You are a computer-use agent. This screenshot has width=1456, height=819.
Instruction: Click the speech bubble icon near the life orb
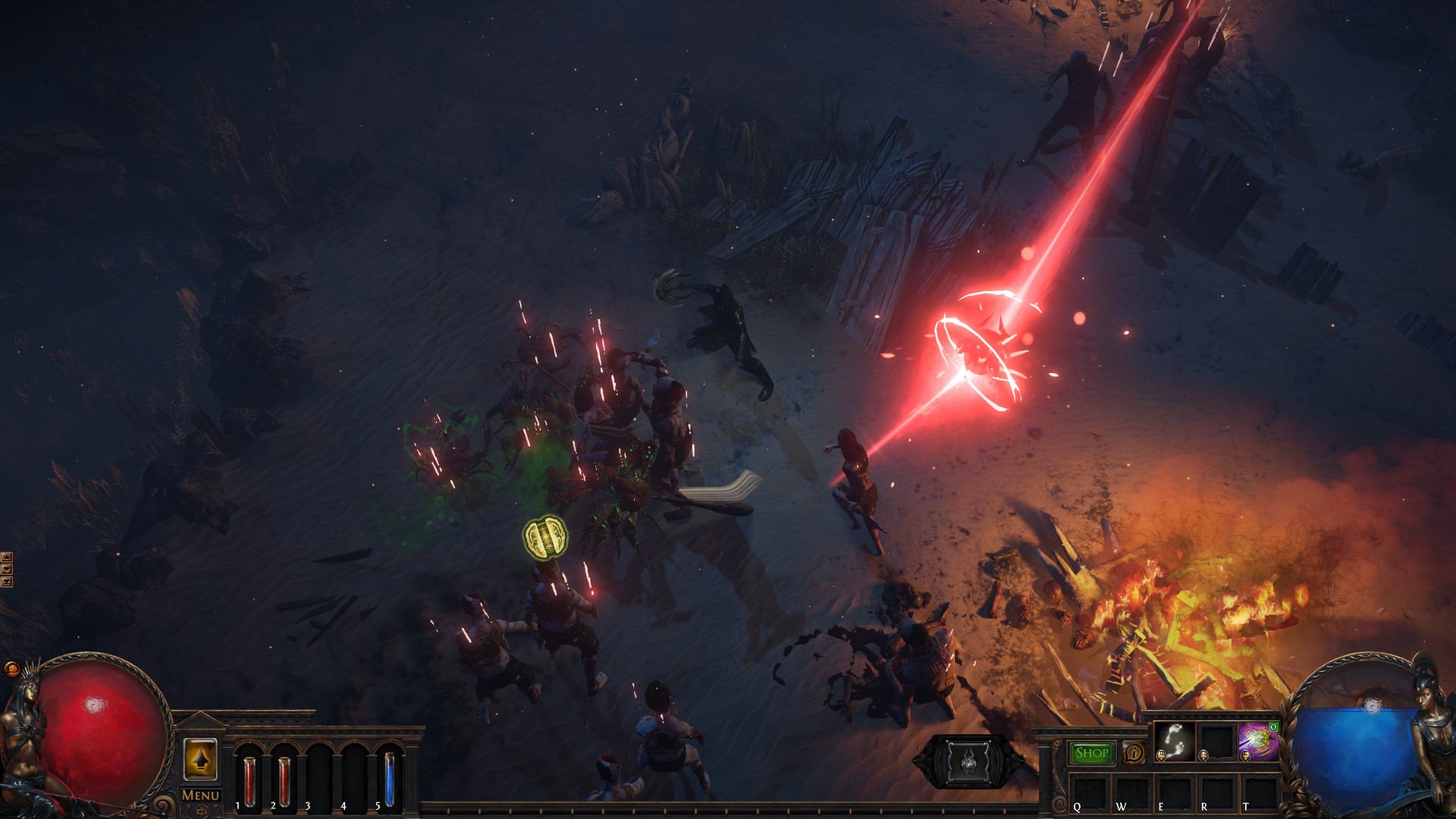point(13,669)
